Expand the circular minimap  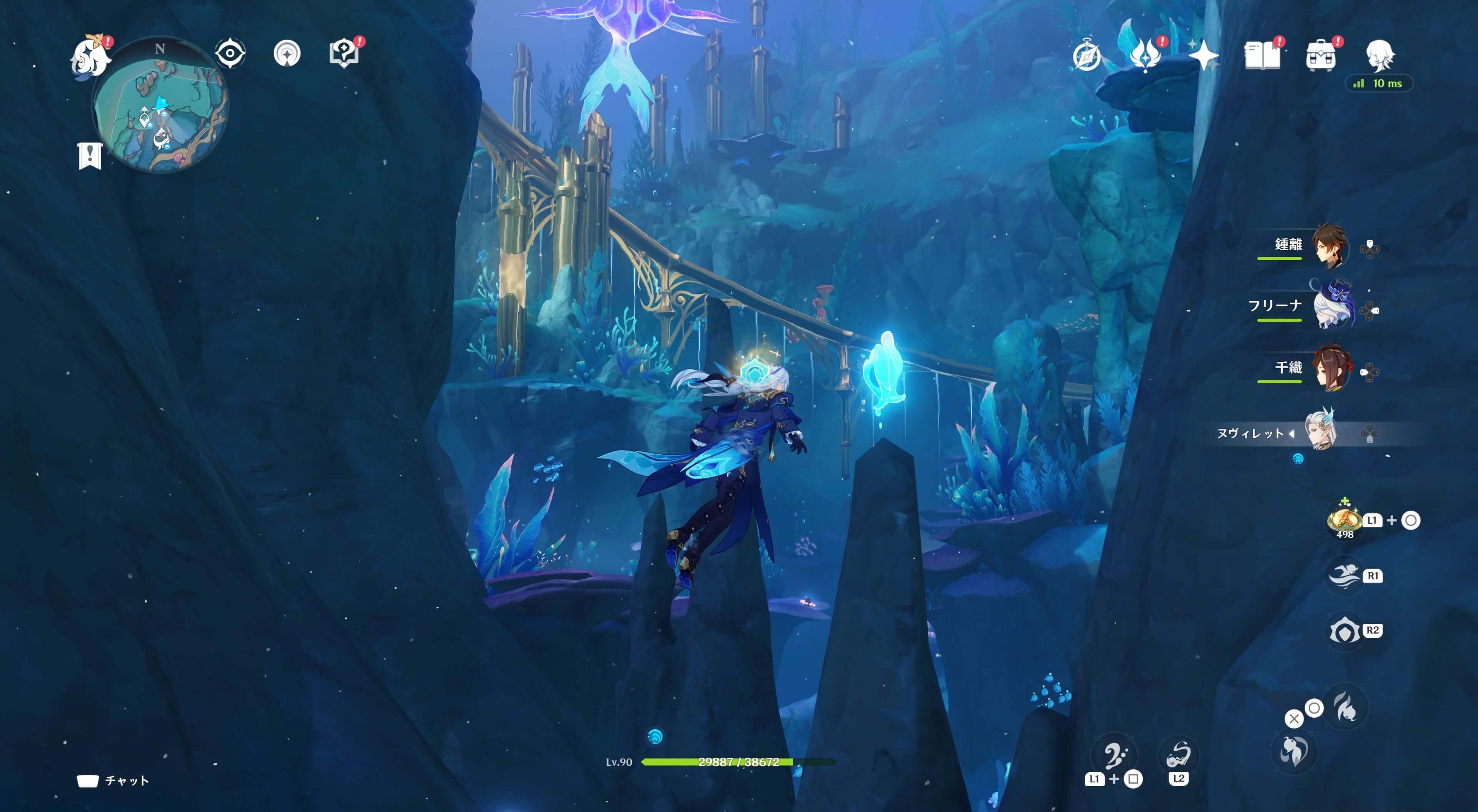(161, 105)
